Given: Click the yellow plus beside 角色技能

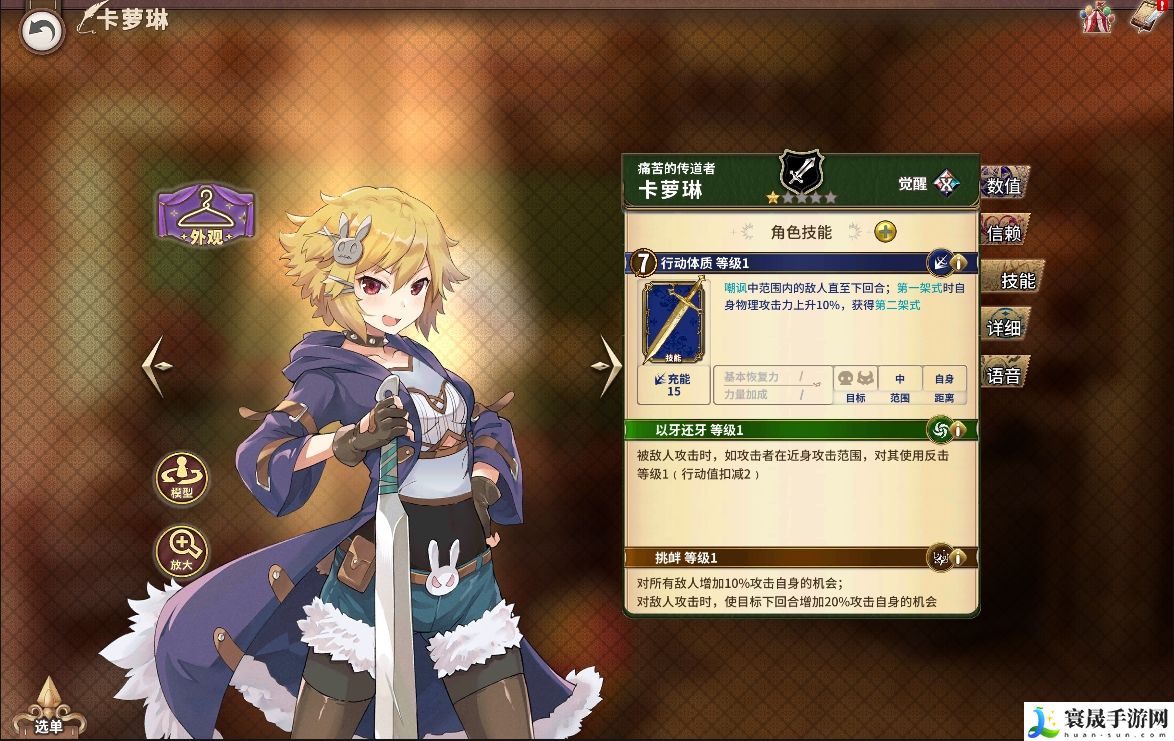Looking at the screenshot, I should click(x=885, y=232).
